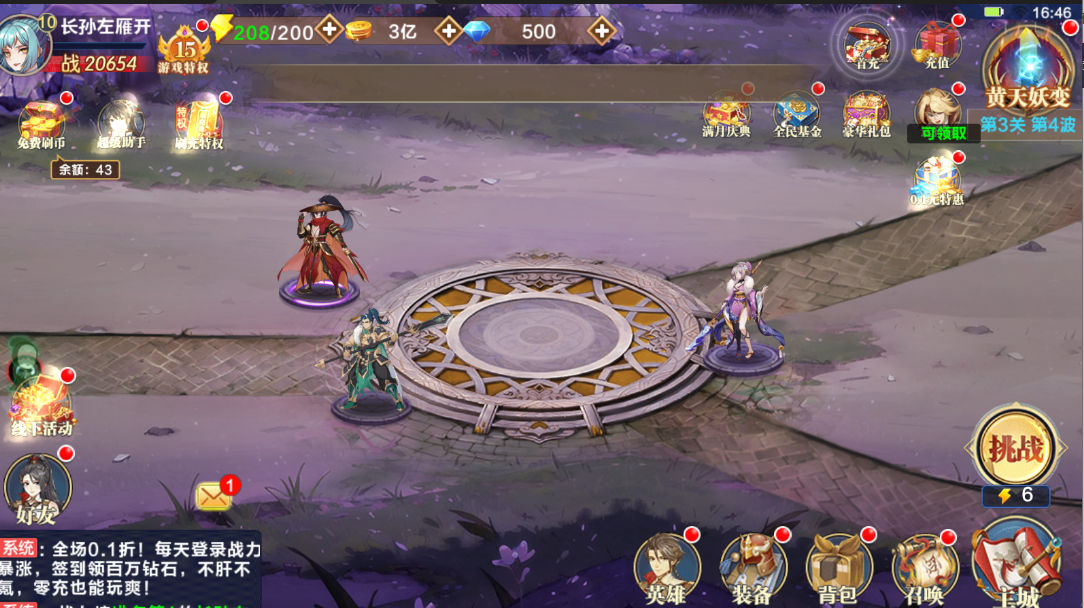Open the 充值 recharge gift box
The width and height of the screenshot is (1084, 608).
[x=937, y=44]
